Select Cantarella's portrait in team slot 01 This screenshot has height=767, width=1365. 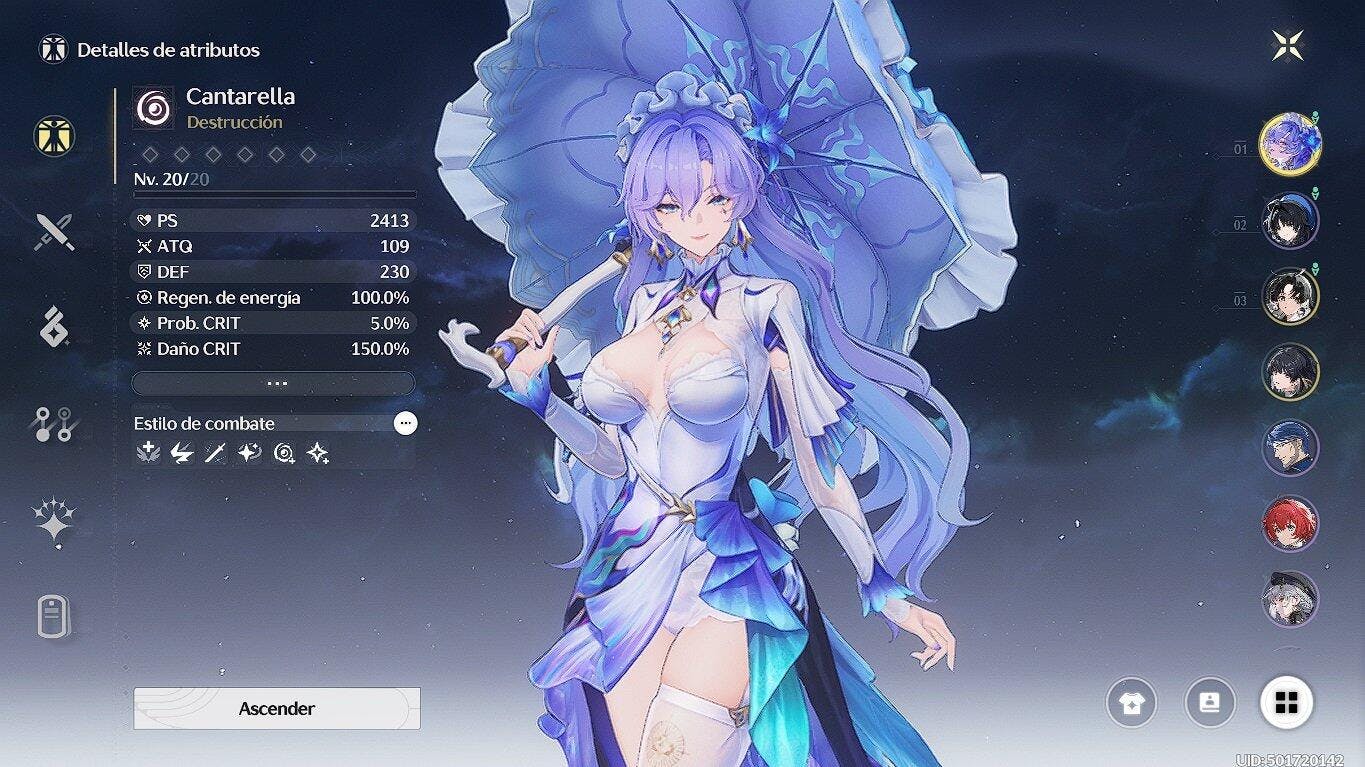pyautogui.click(x=1290, y=144)
